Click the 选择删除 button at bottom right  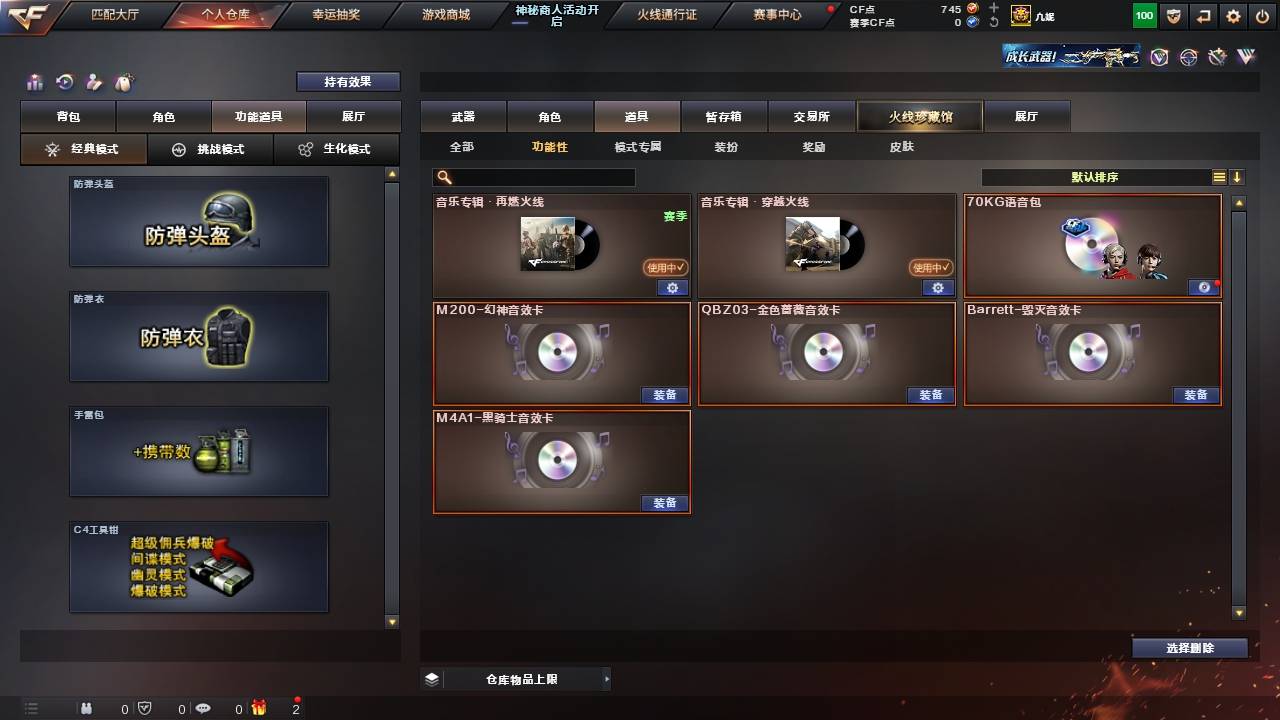click(x=1189, y=647)
